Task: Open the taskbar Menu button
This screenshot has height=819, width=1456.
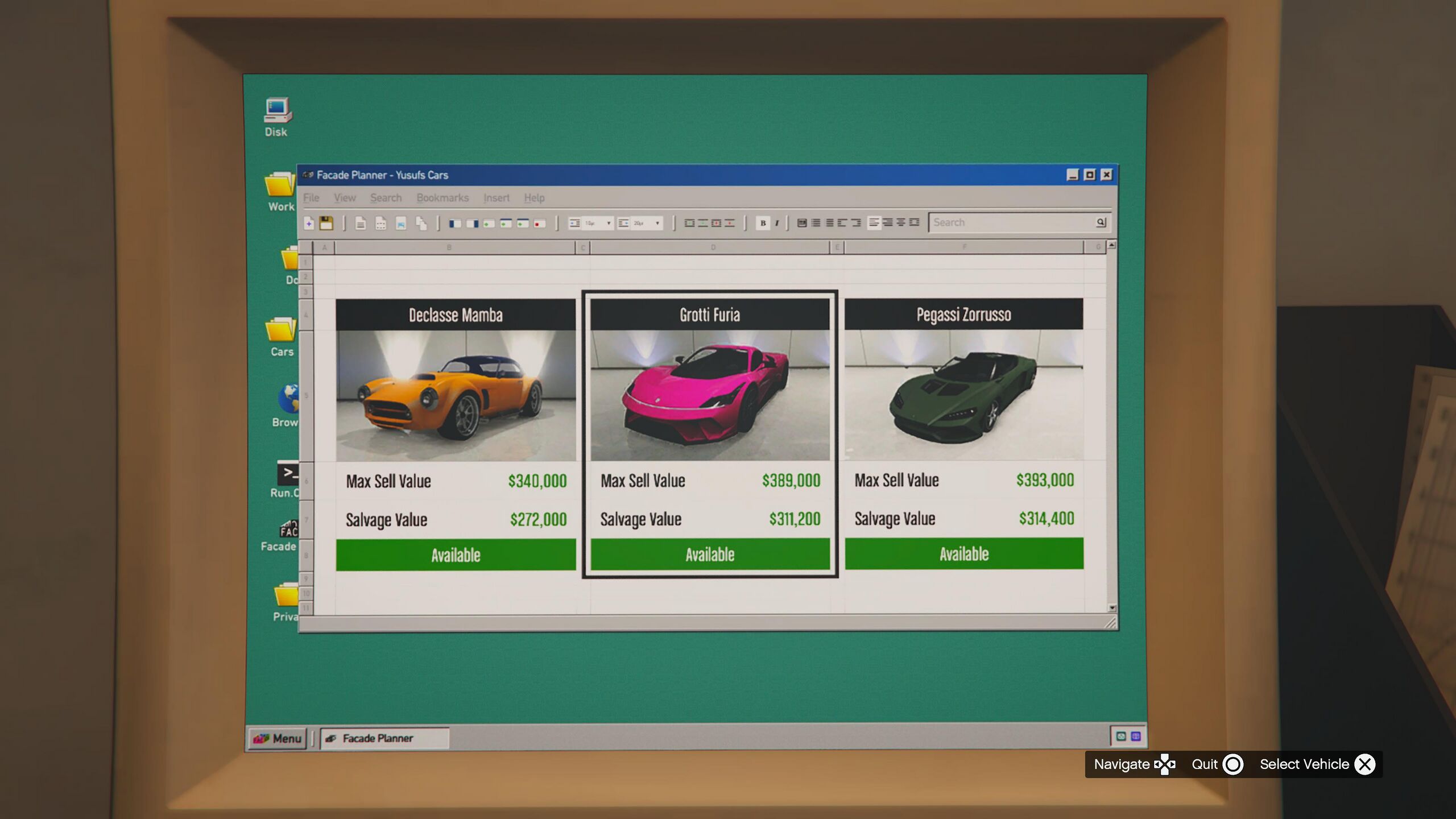Action: 278,738
